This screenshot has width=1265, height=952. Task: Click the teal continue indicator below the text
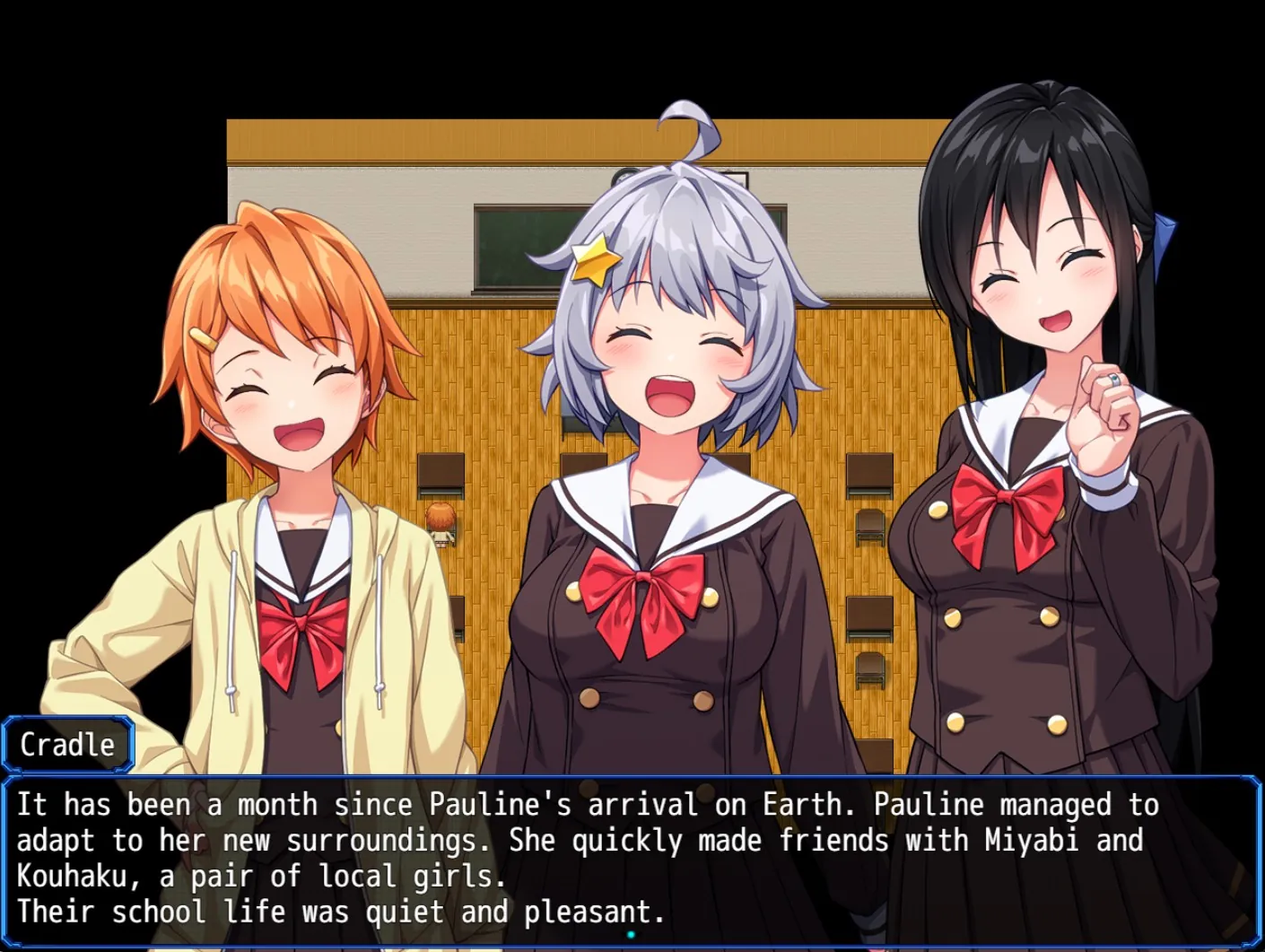pos(631,933)
